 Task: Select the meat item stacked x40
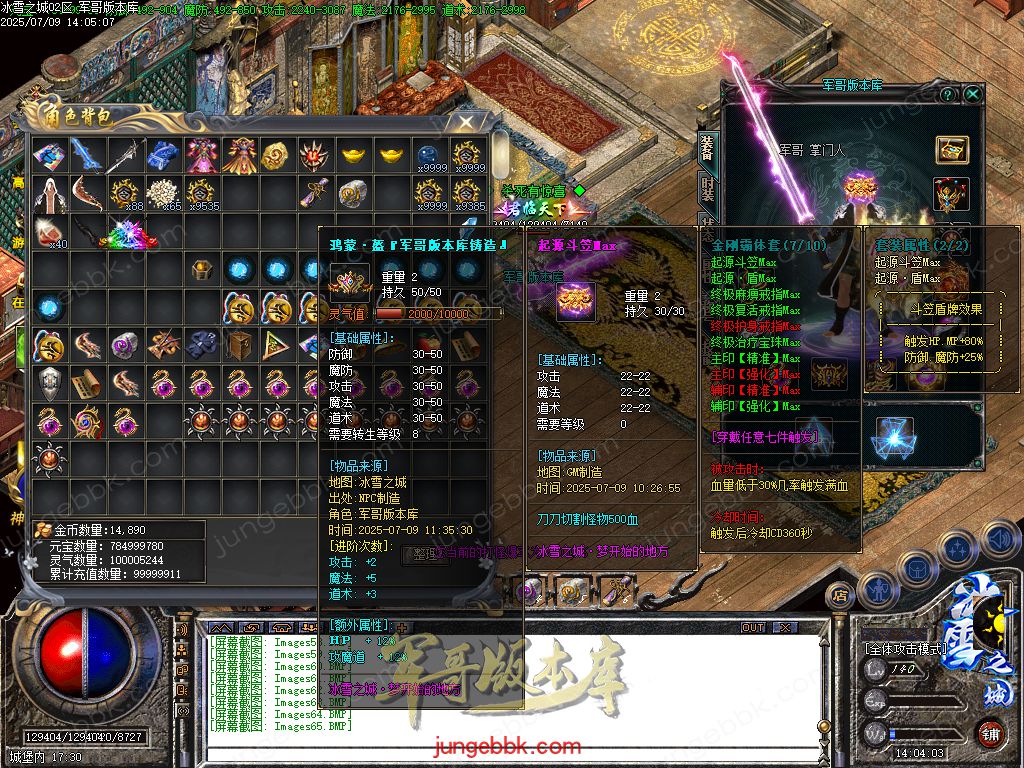click(48, 232)
